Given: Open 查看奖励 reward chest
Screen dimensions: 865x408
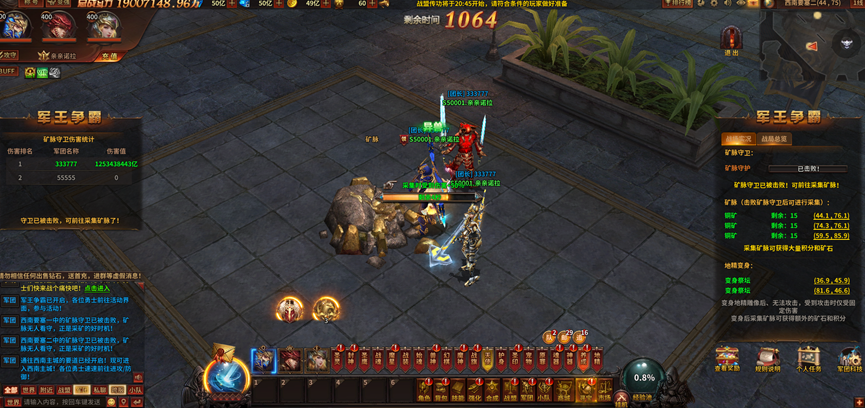Looking at the screenshot, I should (727, 359).
